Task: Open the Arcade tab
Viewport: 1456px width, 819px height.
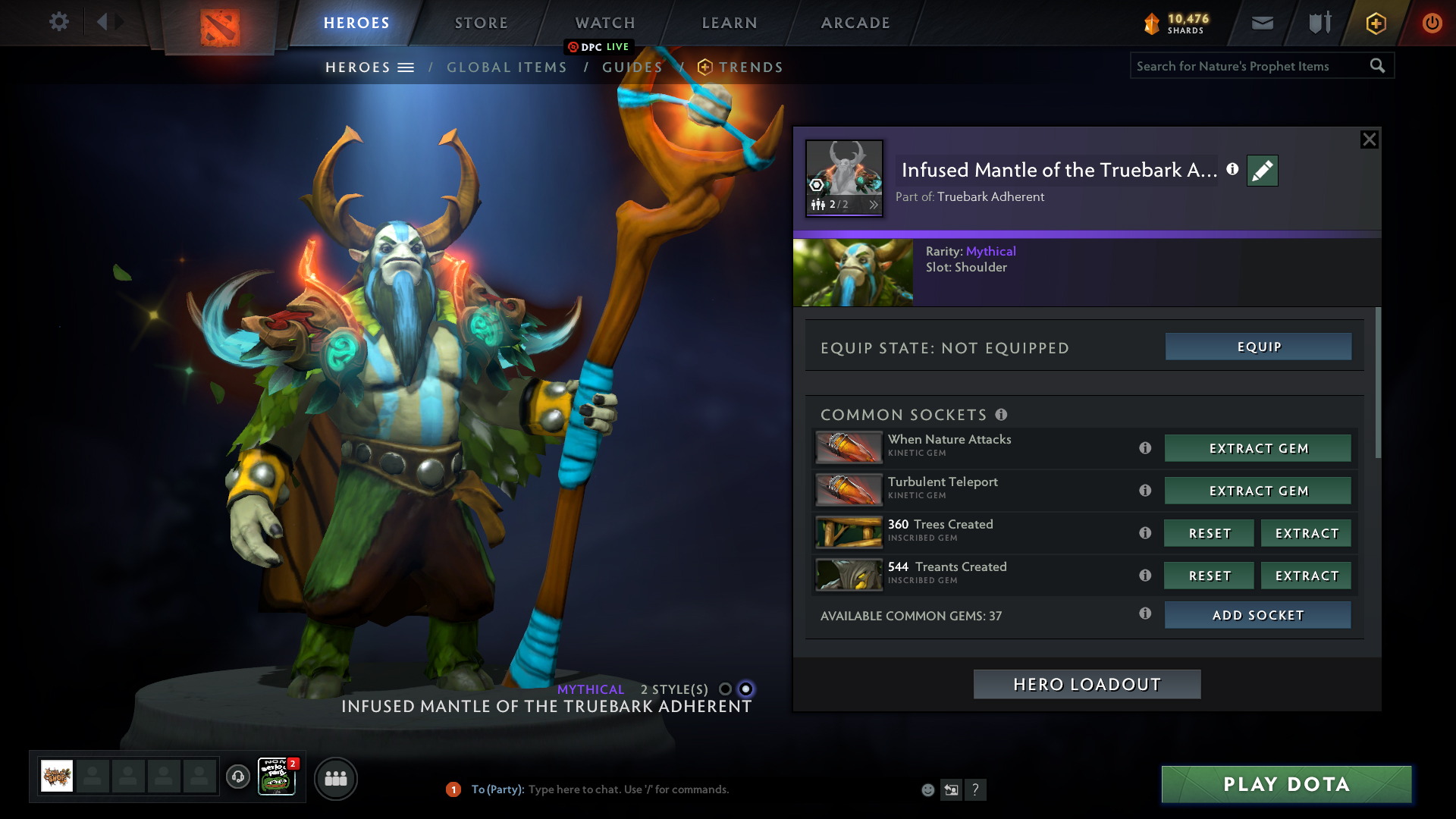Action: (855, 23)
